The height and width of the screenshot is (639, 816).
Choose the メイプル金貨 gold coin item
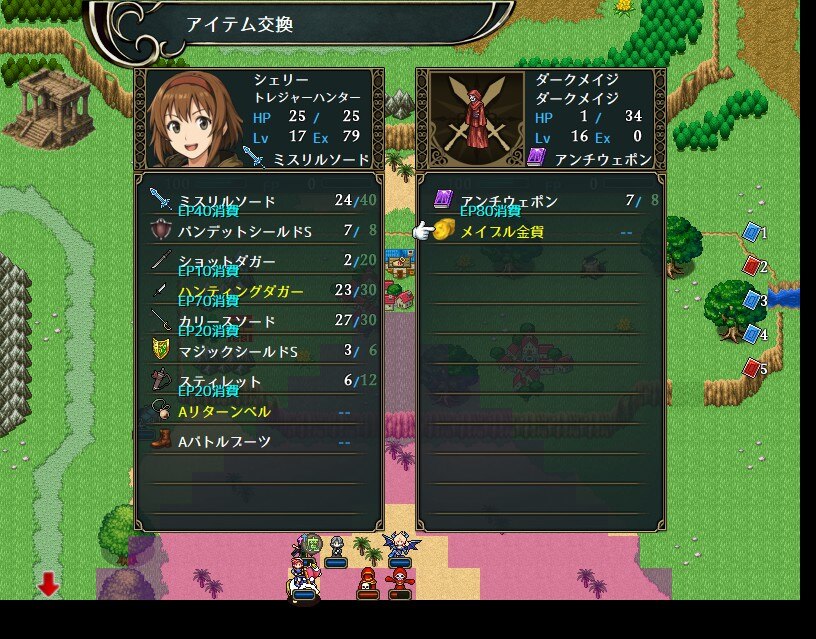click(540, 231)
